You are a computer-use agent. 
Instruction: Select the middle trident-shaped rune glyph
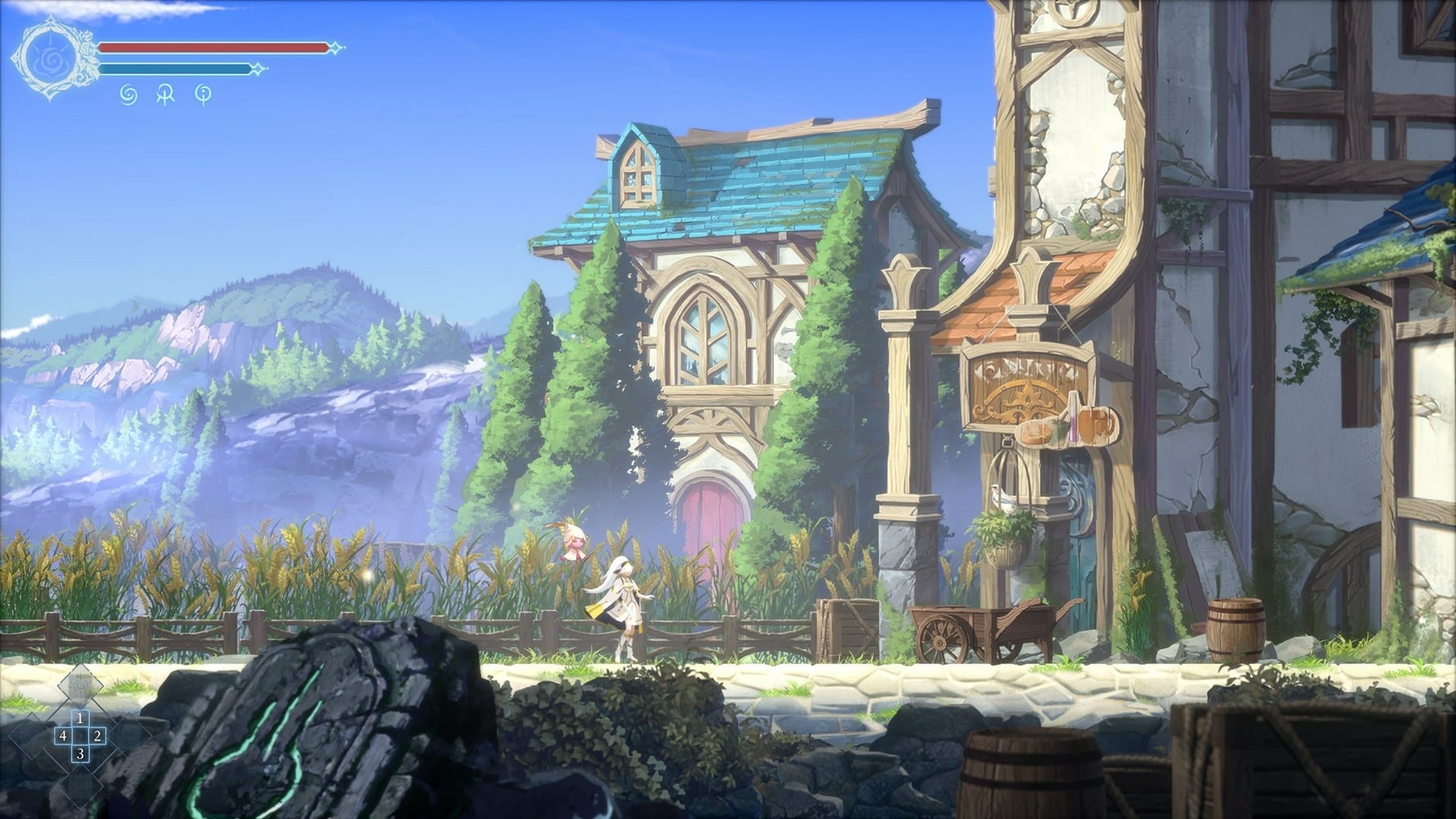point(165,95)
